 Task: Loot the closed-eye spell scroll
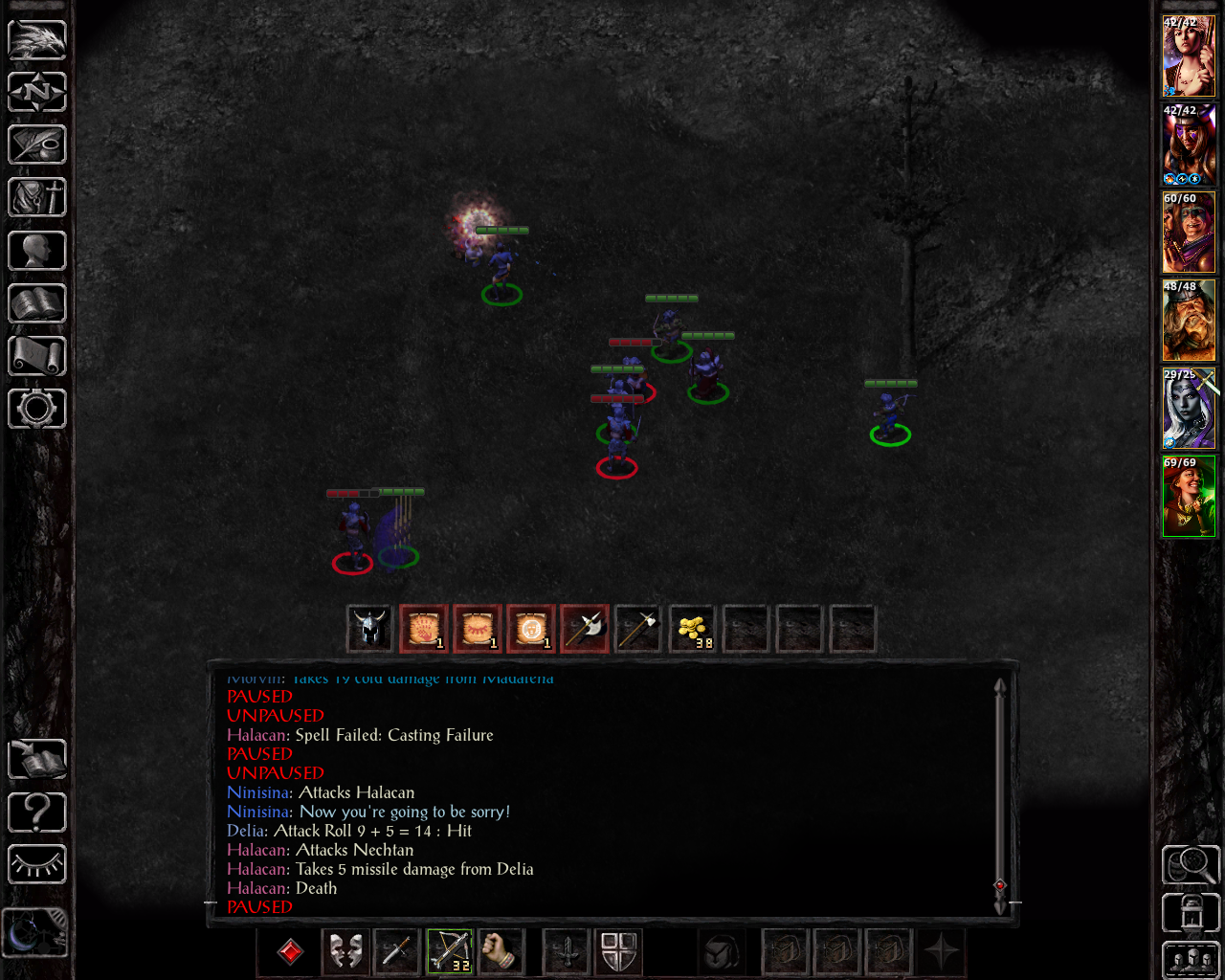[478, 629]
